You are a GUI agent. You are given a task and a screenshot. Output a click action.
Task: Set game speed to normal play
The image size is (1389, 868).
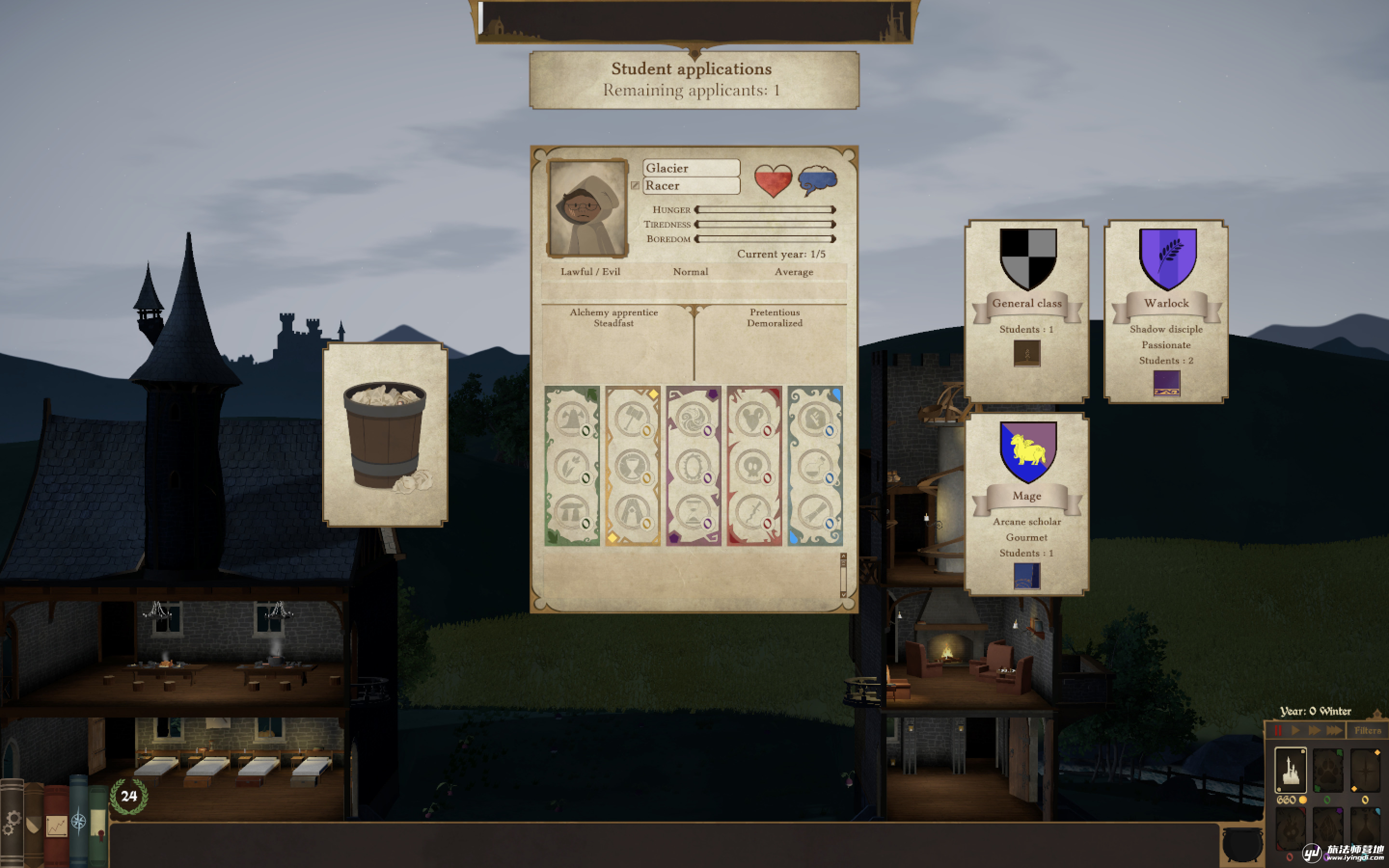[1295, 730]
